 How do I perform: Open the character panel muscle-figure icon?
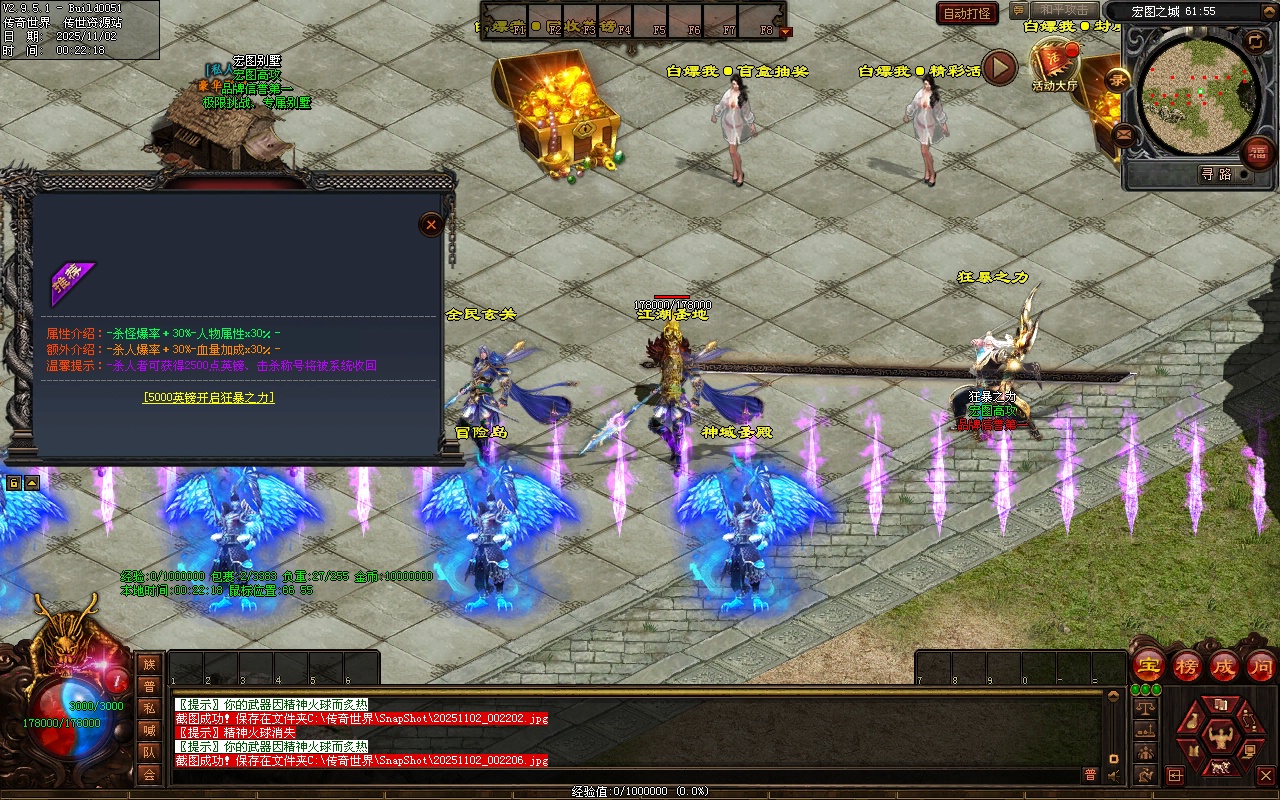point(1220,739)
